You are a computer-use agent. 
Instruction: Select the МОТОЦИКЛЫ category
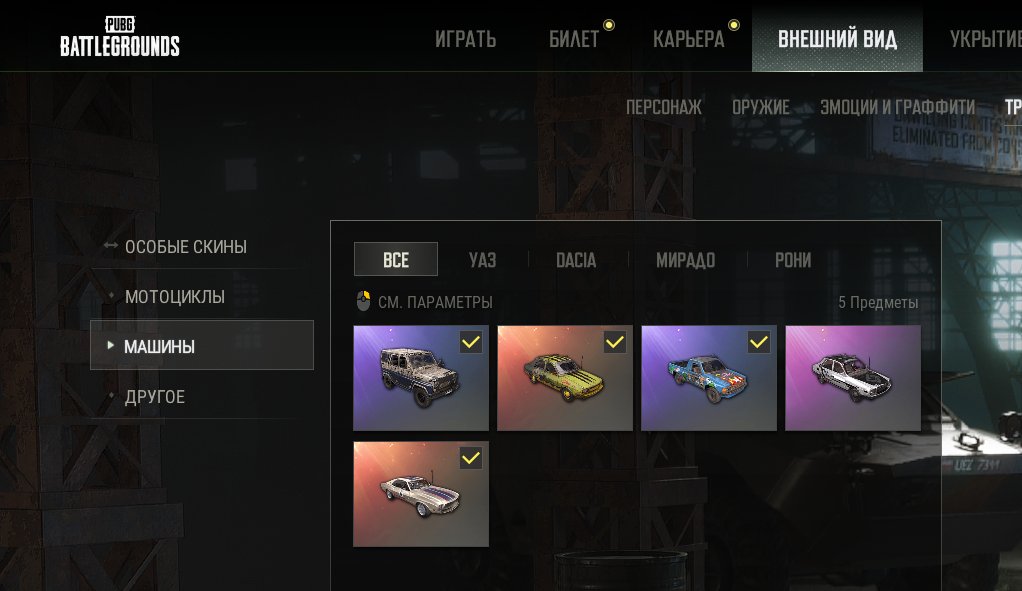tap(174, 297)
